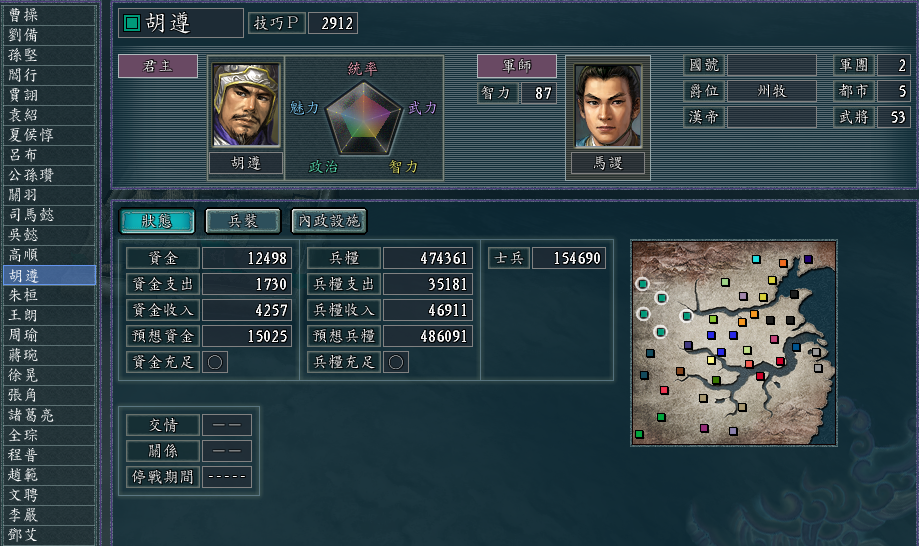Select 呂布 in the ruler list
This screenshot has height=546, width=919.
49,155
